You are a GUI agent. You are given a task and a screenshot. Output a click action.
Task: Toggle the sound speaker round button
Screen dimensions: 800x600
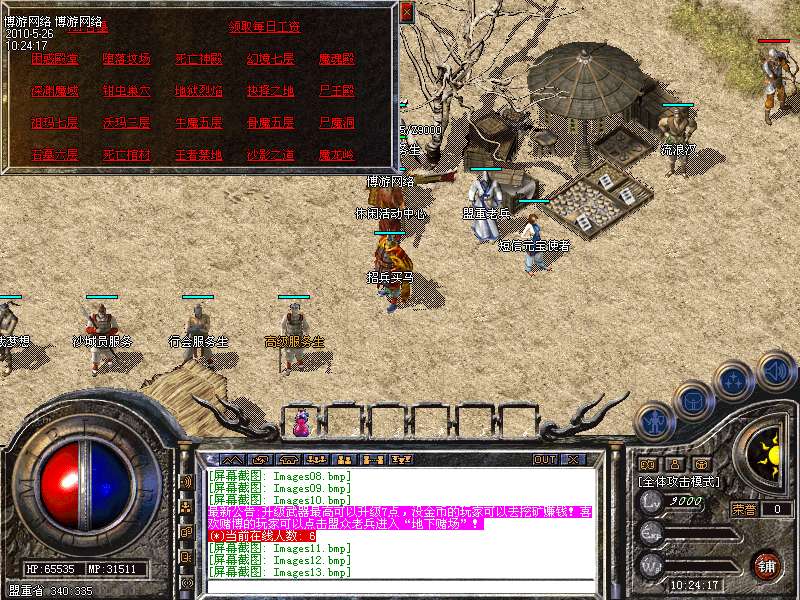(x=775, y=371)
